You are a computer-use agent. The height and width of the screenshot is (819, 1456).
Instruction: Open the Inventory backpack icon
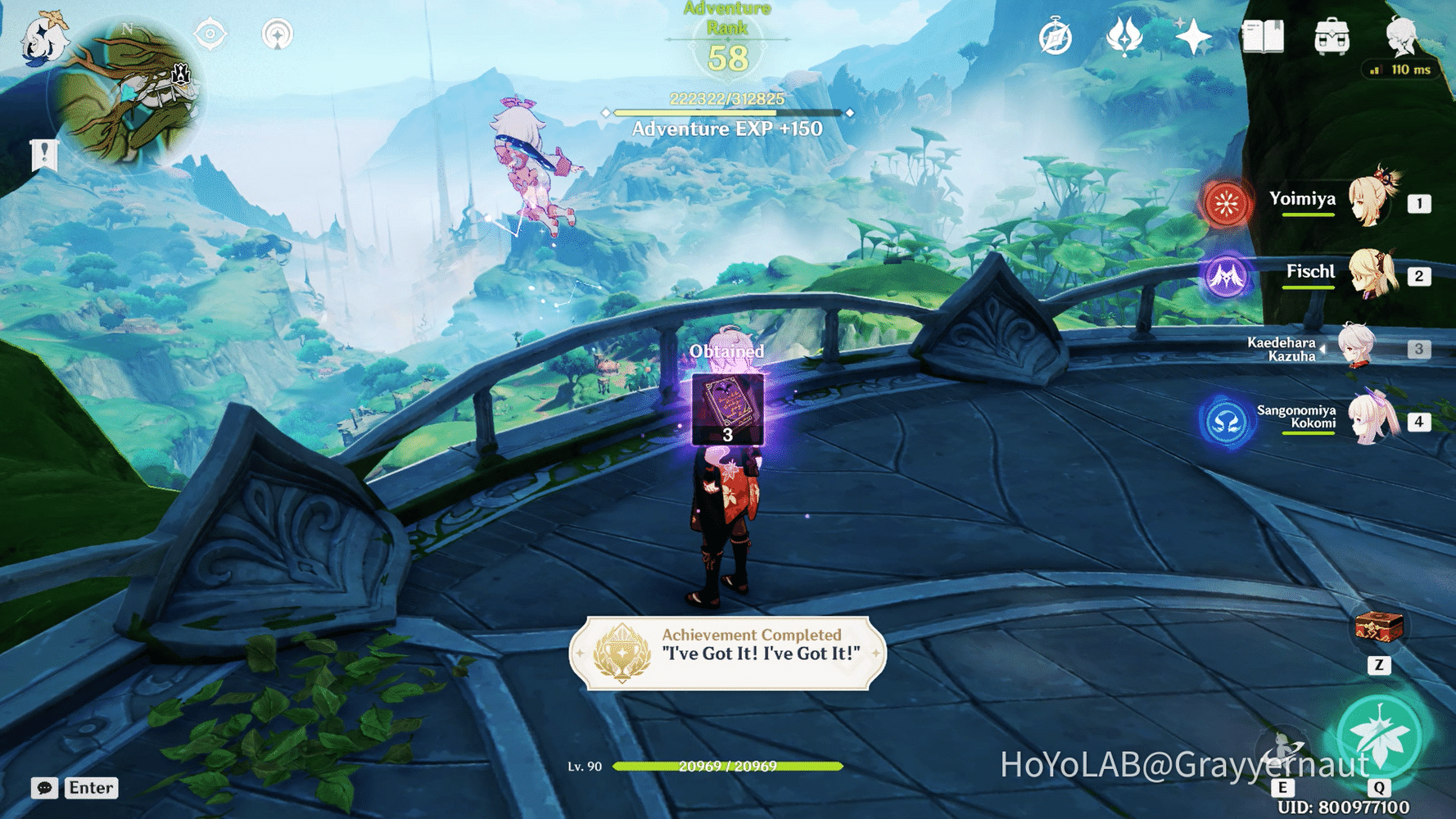tap(1333, 34)
